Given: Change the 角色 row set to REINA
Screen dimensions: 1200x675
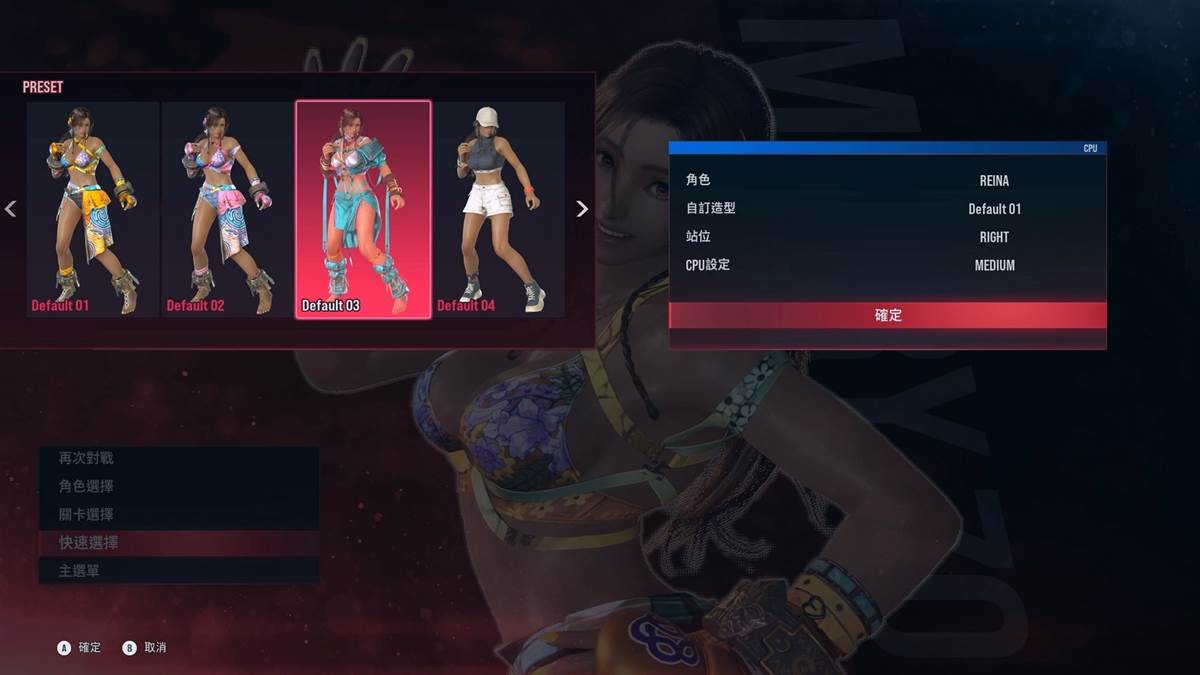Looking at the screenshot, I should [x=887, y=181].
